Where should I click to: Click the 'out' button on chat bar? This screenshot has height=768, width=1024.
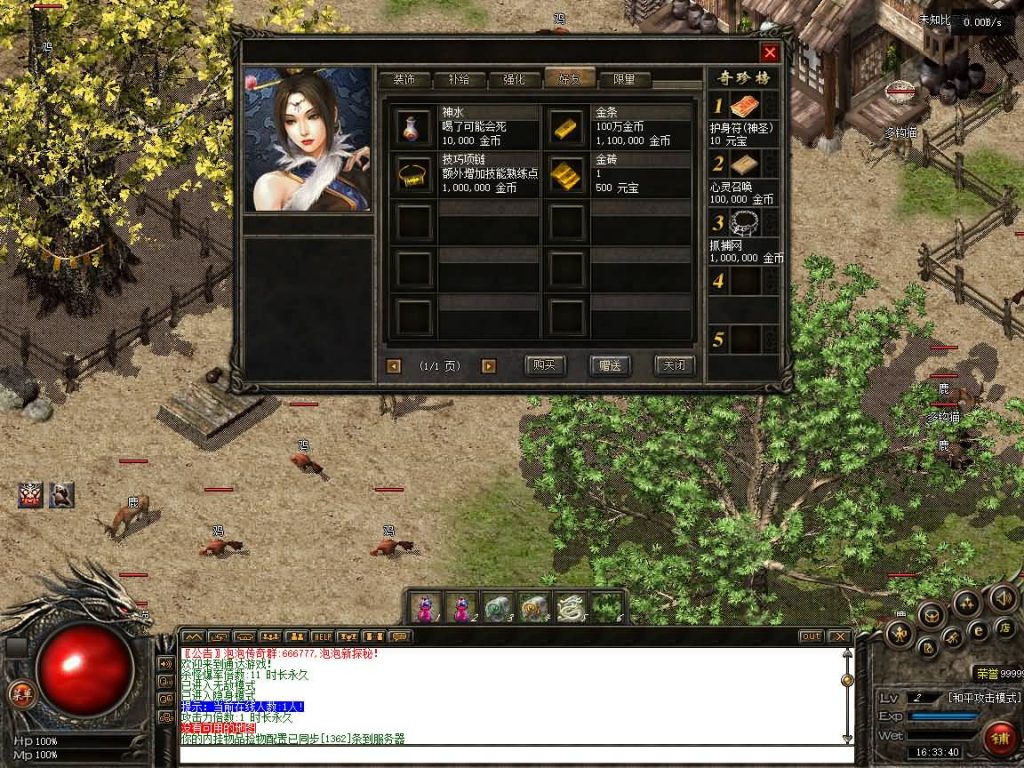811,636
